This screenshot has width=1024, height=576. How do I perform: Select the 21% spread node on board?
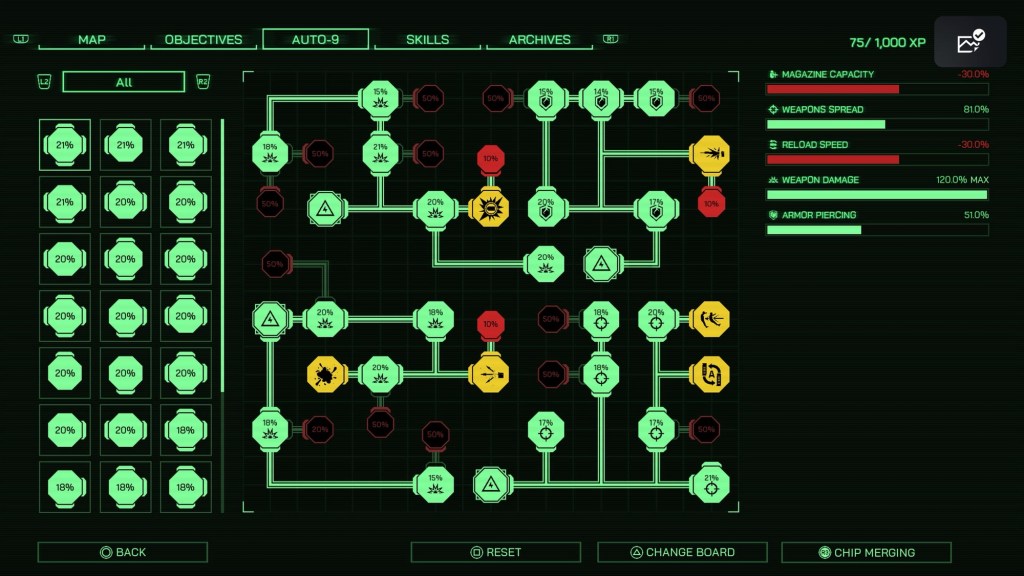click(x=710, y=484)
